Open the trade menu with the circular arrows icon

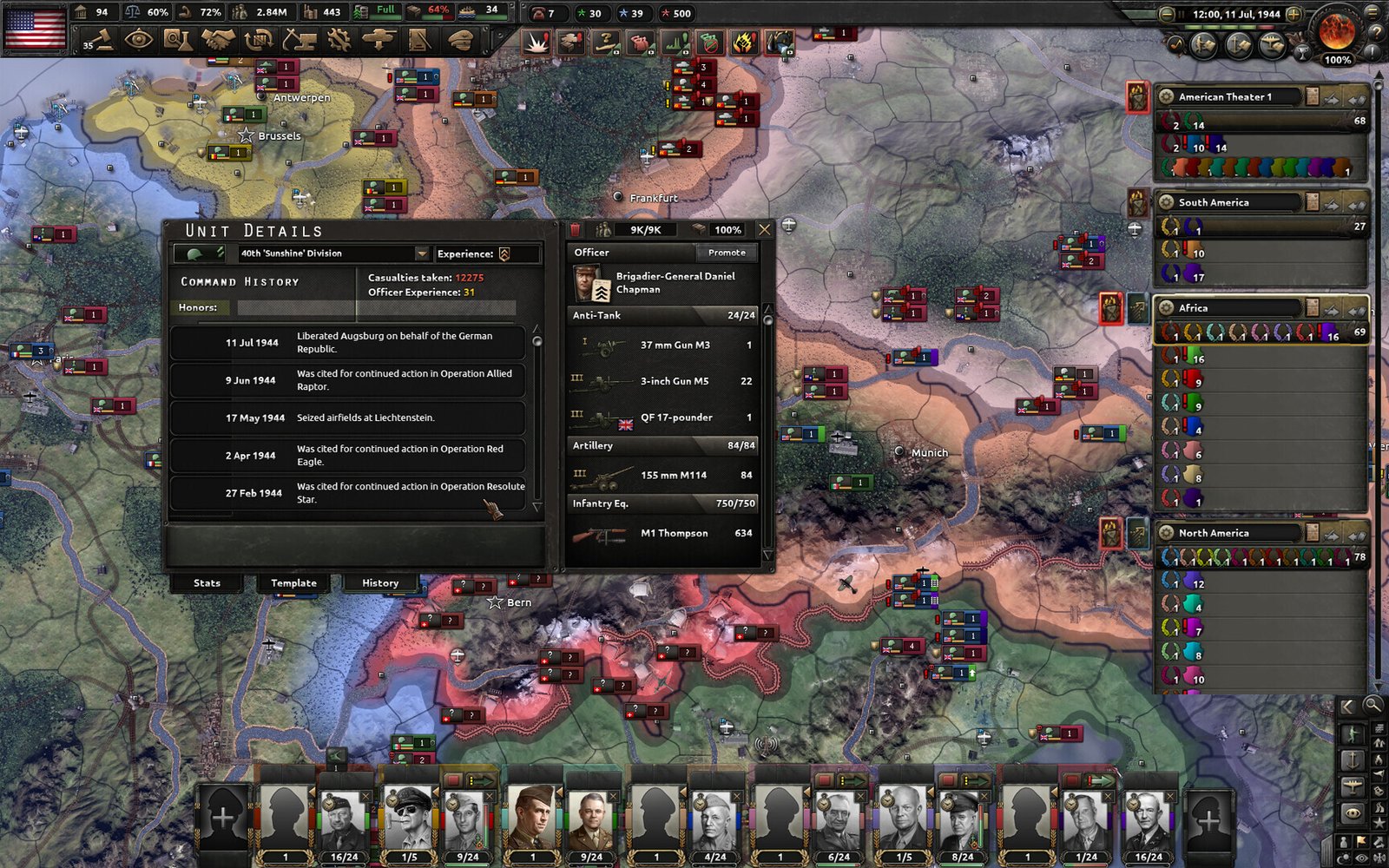257,39
